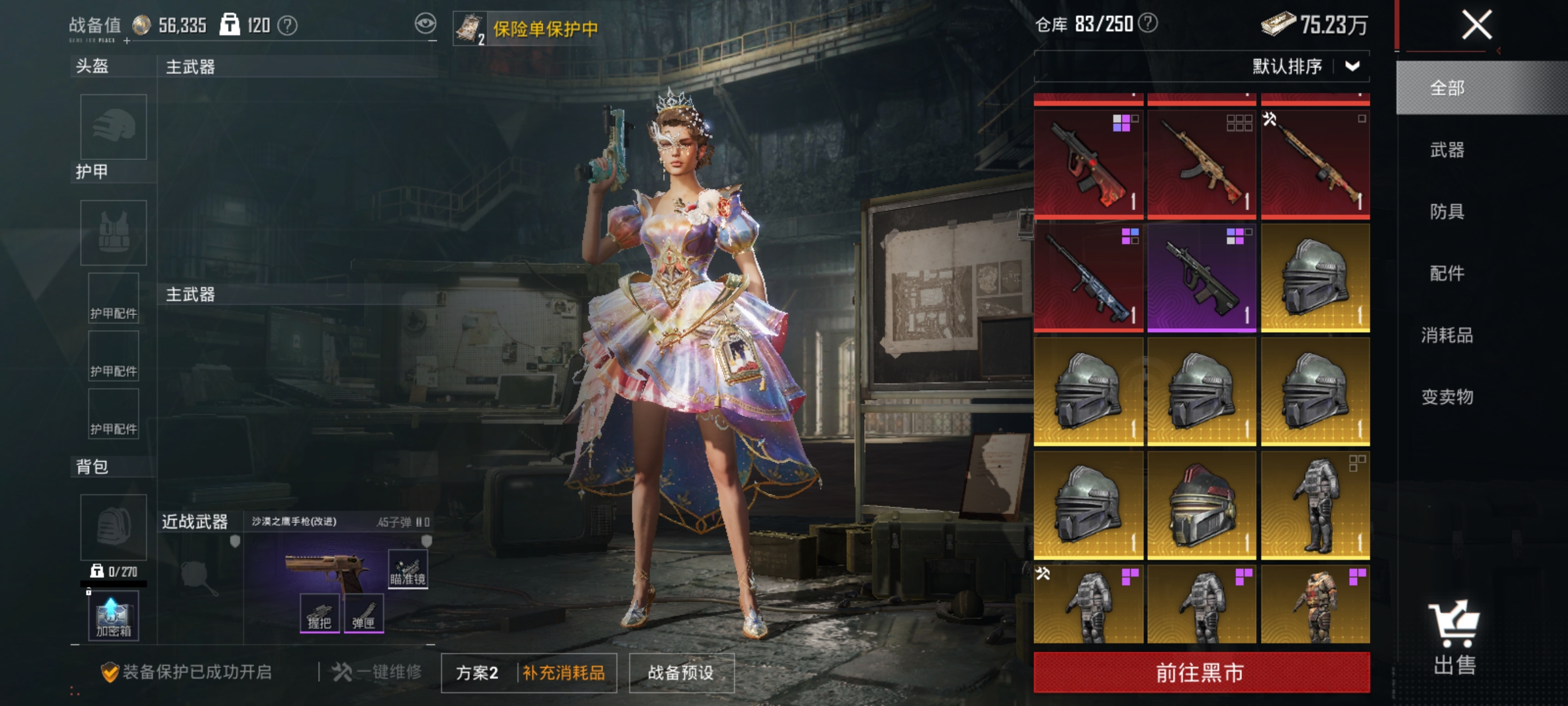Pick the red-crested helmet in storage
Viewport: 1568px width, 706px height.
click(1201, 505)
